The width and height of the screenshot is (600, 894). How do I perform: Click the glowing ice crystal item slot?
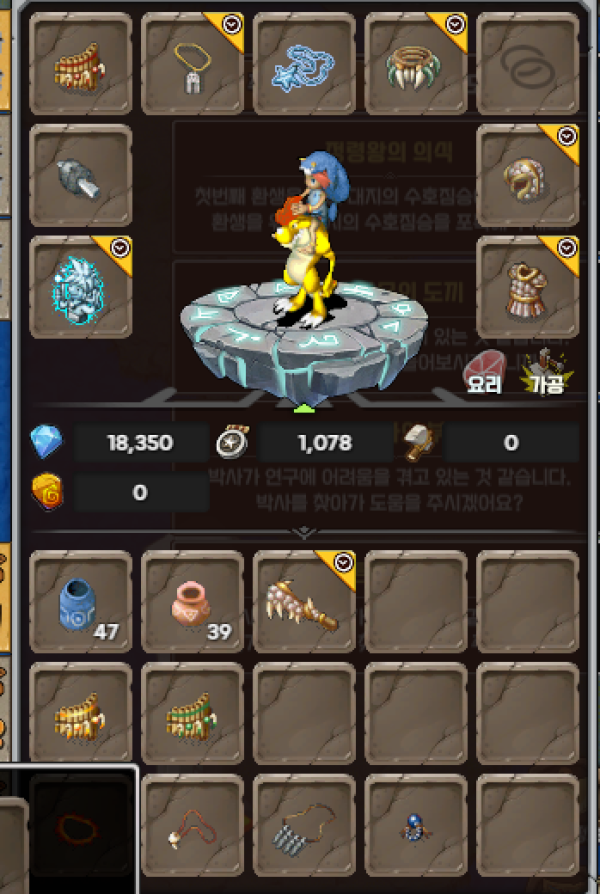pyautogui.click(x=81, y=287)
